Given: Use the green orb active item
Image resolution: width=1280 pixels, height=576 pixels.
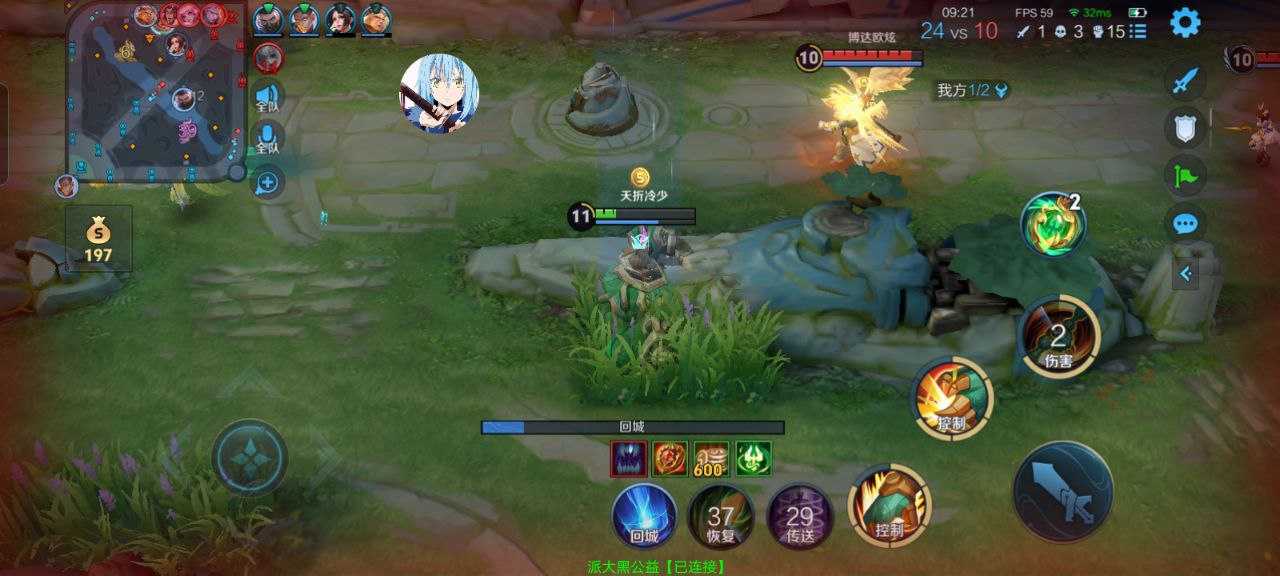Looking at the screenshot, I should tap(1052, 223).
